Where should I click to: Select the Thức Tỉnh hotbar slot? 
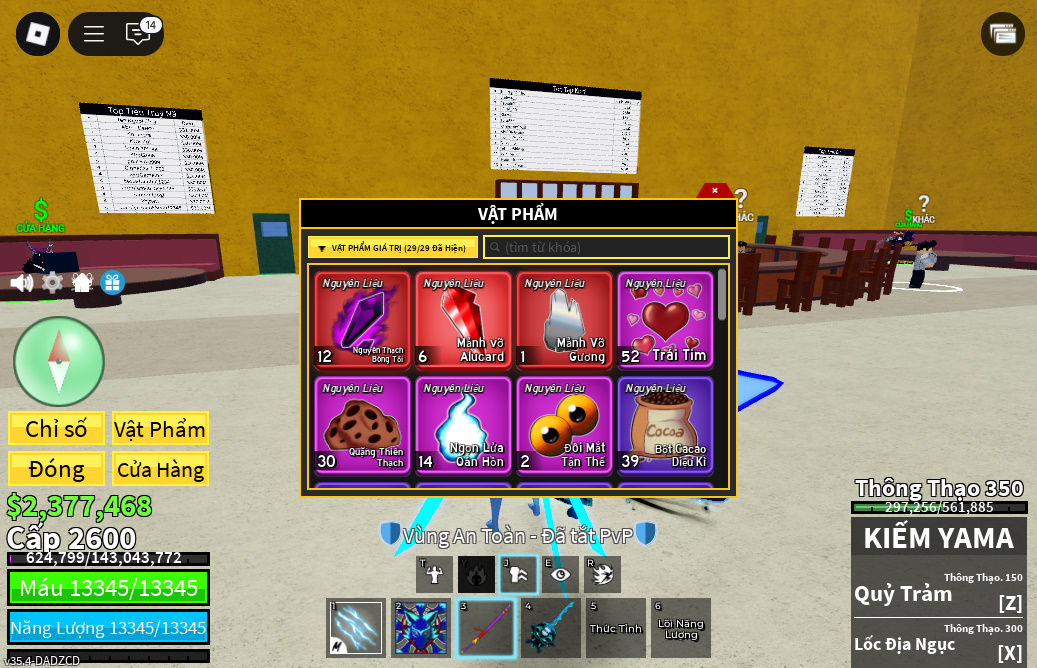tap(616, 628)
